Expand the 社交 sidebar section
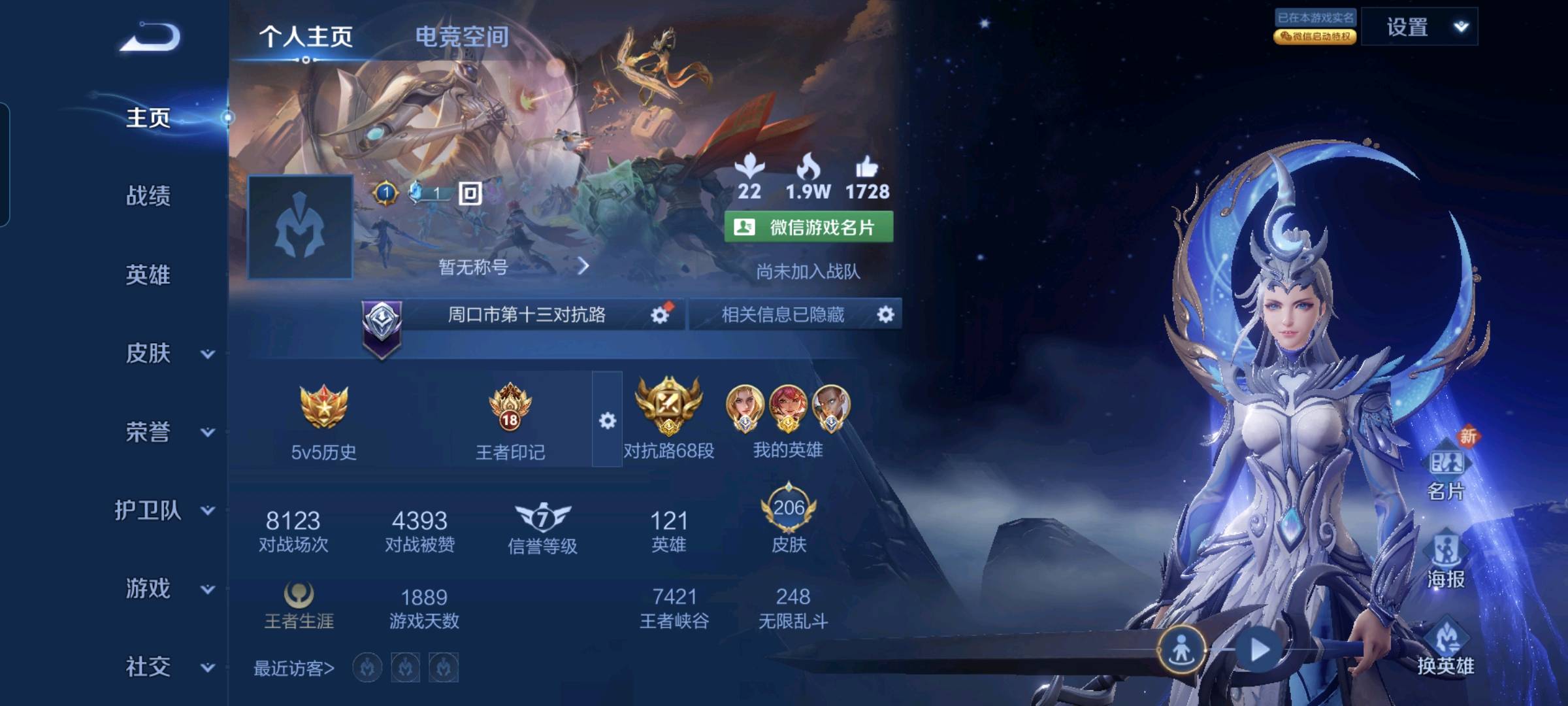The image size is (1568, 706). (207, 667)
